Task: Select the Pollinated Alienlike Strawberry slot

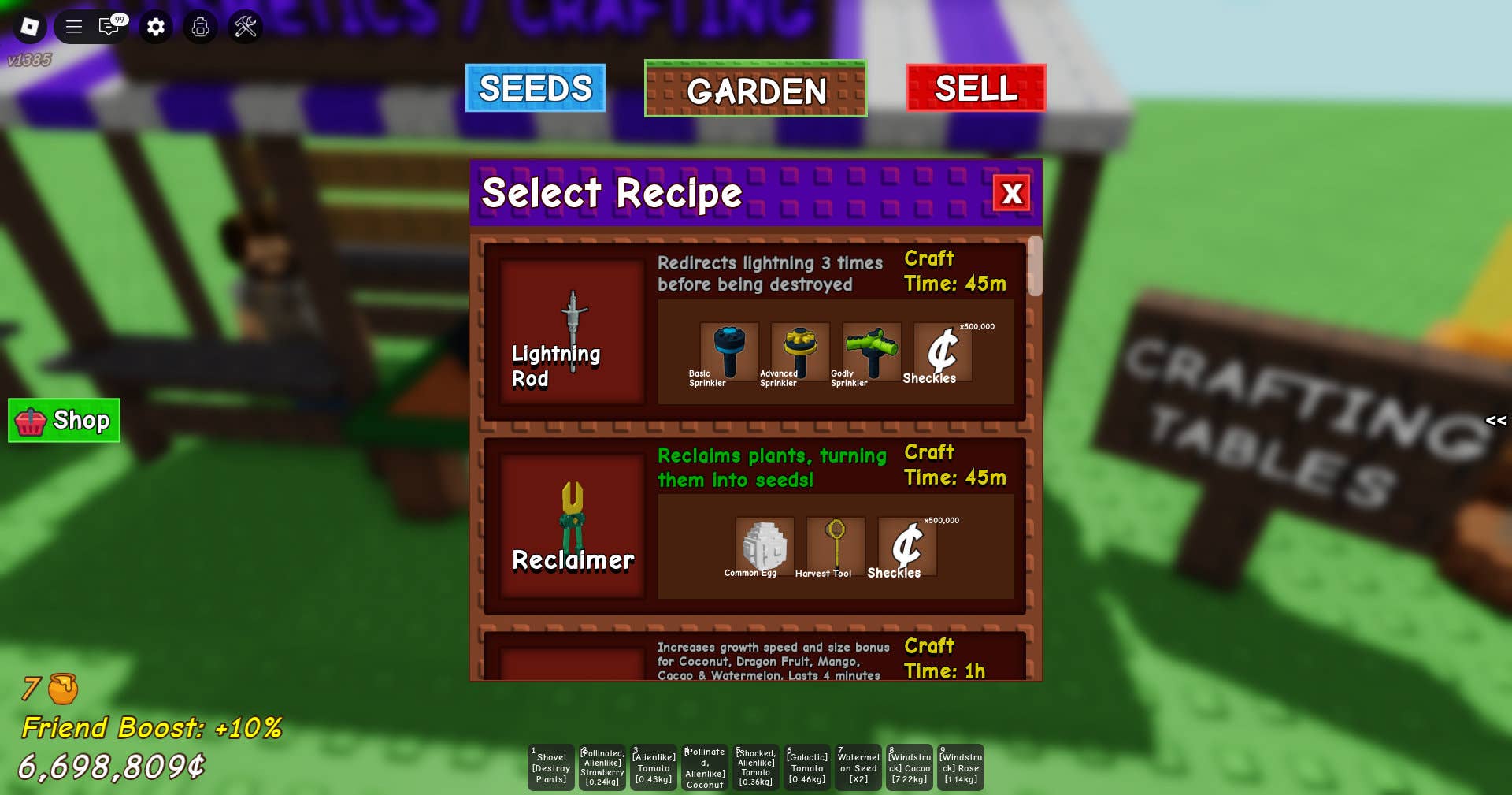Action: point(602,767)
